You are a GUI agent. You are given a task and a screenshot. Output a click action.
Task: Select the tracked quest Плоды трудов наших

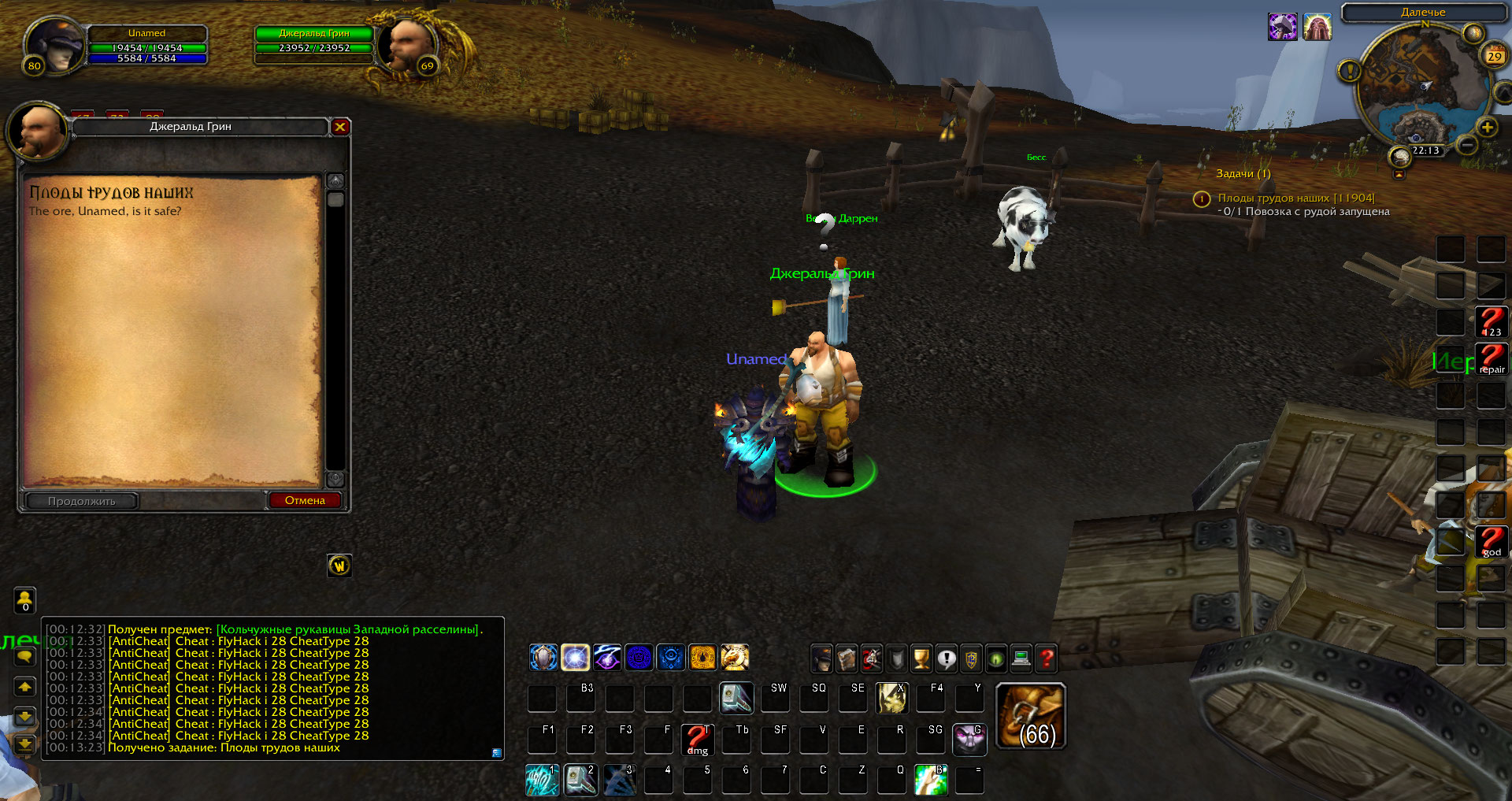point(1295,198)
